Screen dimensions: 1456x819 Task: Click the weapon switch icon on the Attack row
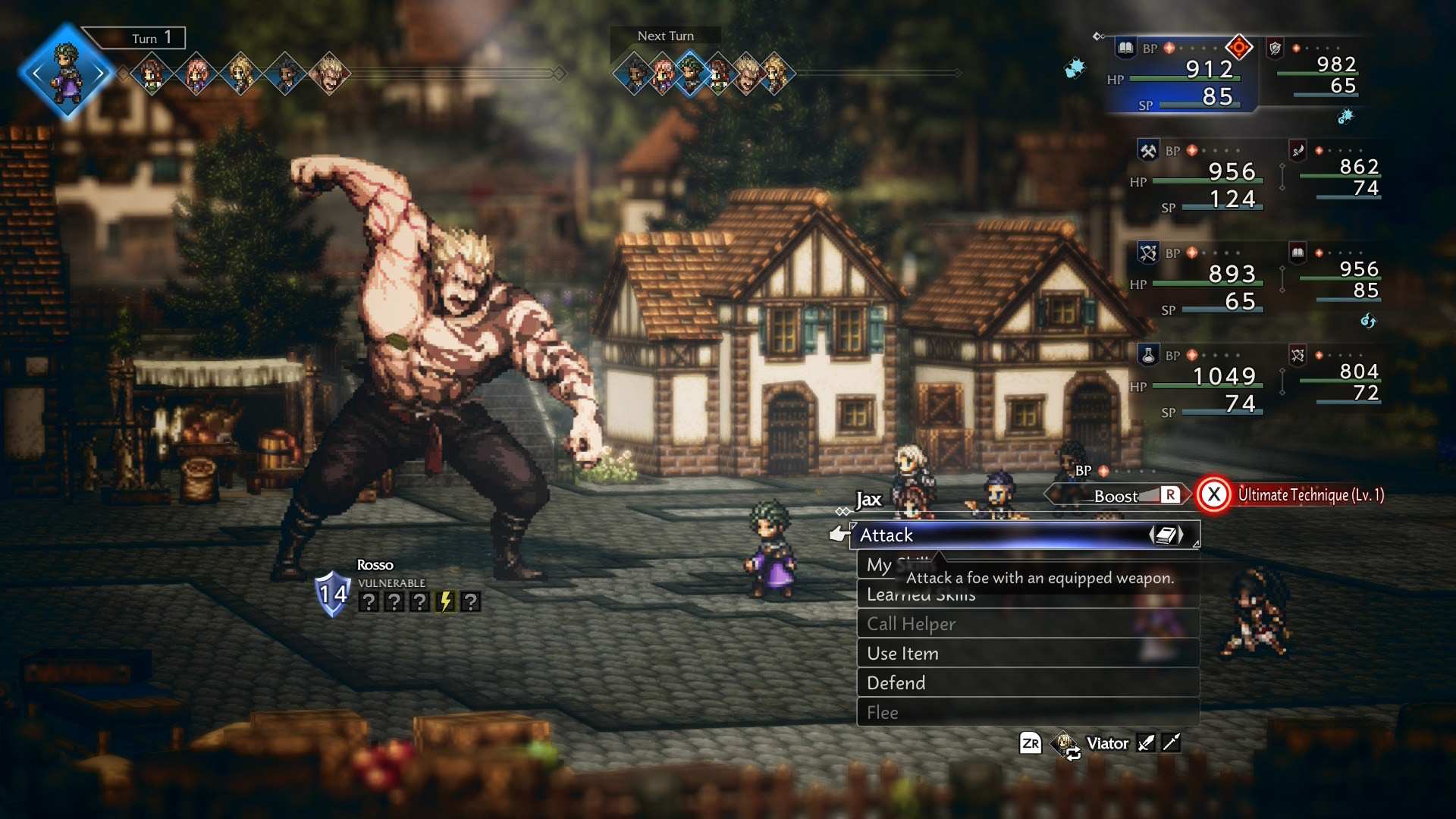coord(1166,535)
